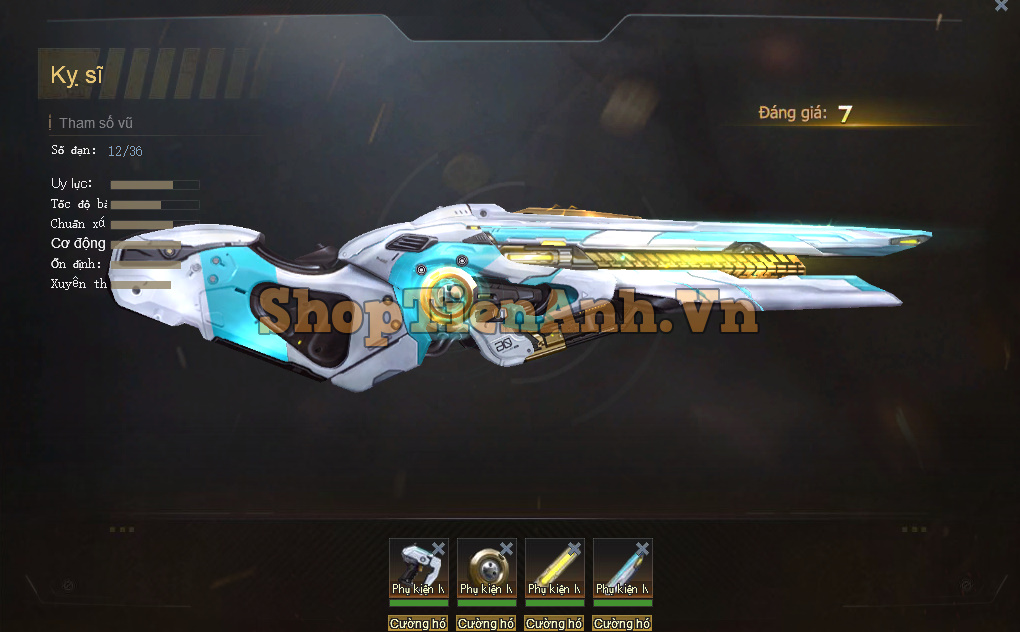Remove the white gun-stock accessory
This screenshot has width=1020, height=632.
(438, 548)
